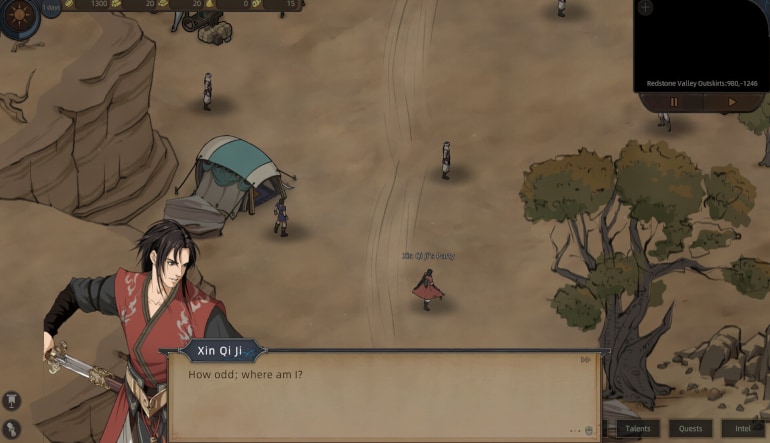Open the scroll icon menu
Image resolution: width=770 pixels, height=443 pixels.
13,430
